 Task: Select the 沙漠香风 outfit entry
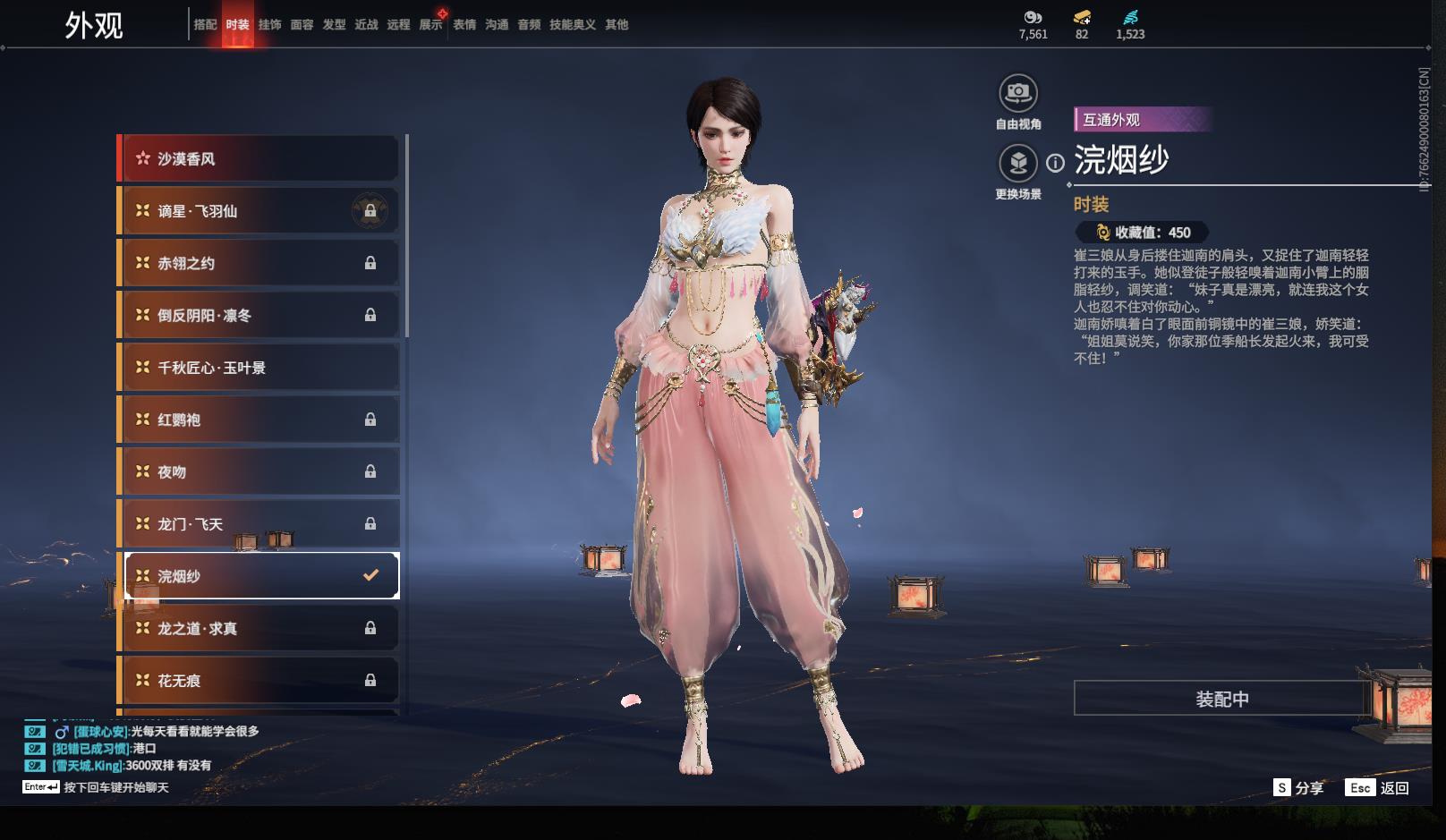coord(259,159)
